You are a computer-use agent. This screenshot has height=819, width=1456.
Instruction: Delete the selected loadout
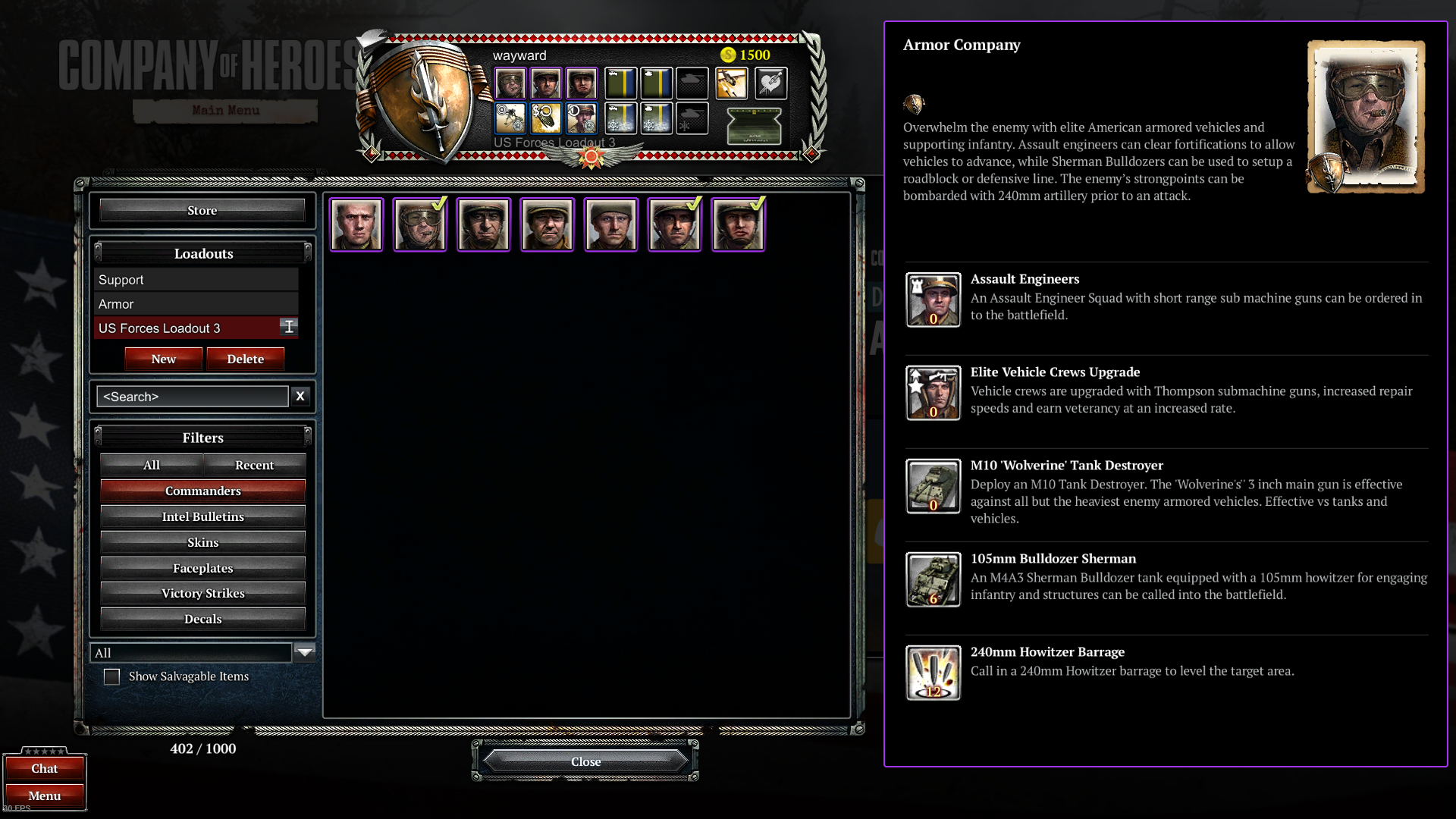pyautogui.click(x=245, y=359)
